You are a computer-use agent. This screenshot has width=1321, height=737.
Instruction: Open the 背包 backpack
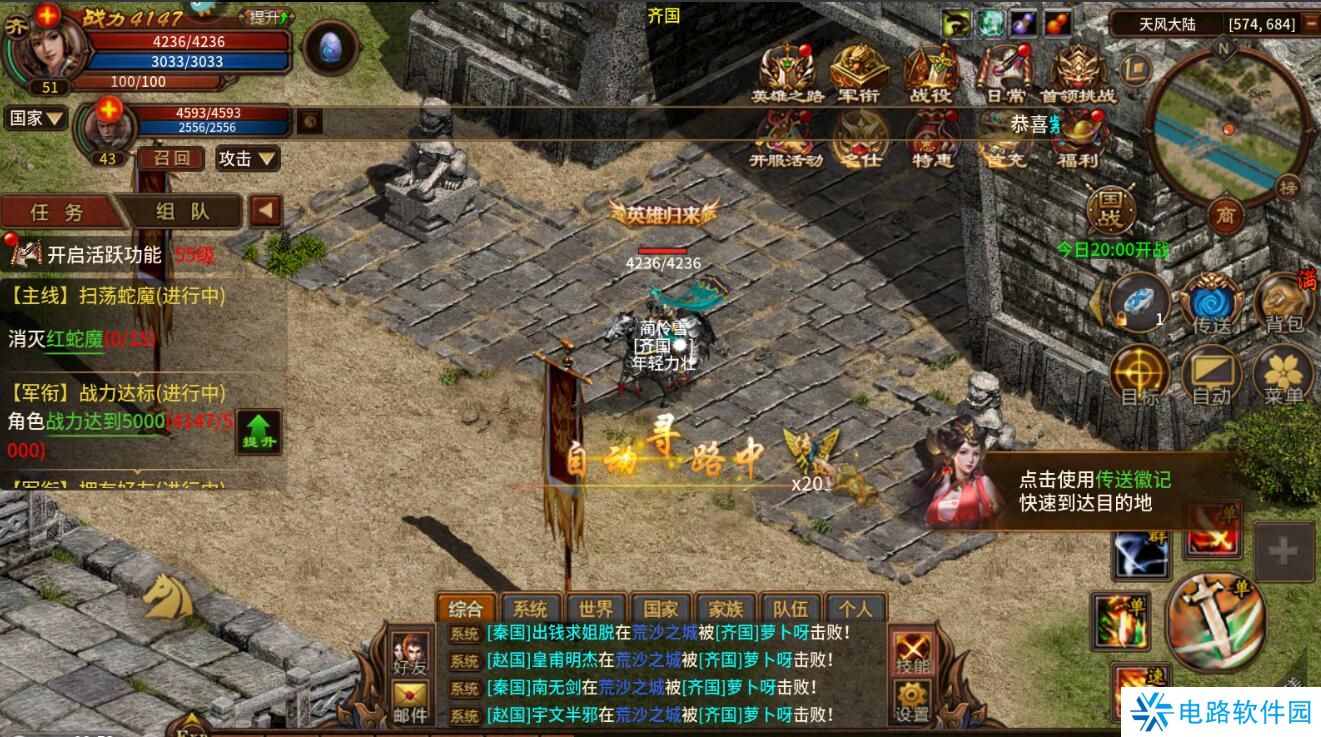(x=1283, y=304)
